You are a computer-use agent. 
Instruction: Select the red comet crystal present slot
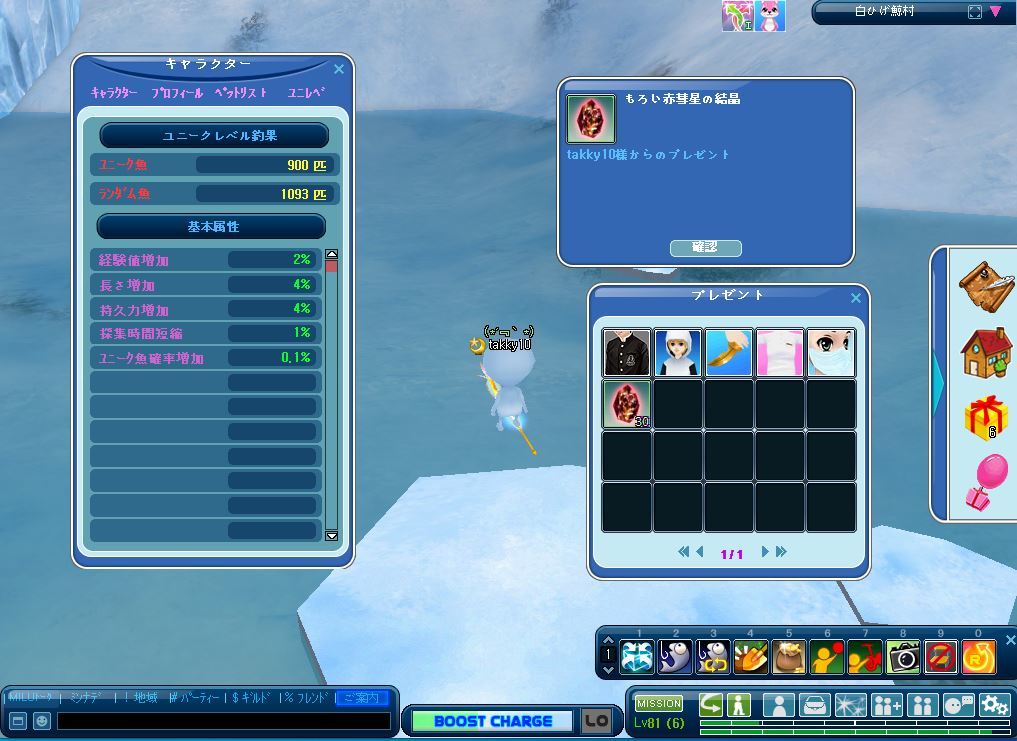pos(627,404)
